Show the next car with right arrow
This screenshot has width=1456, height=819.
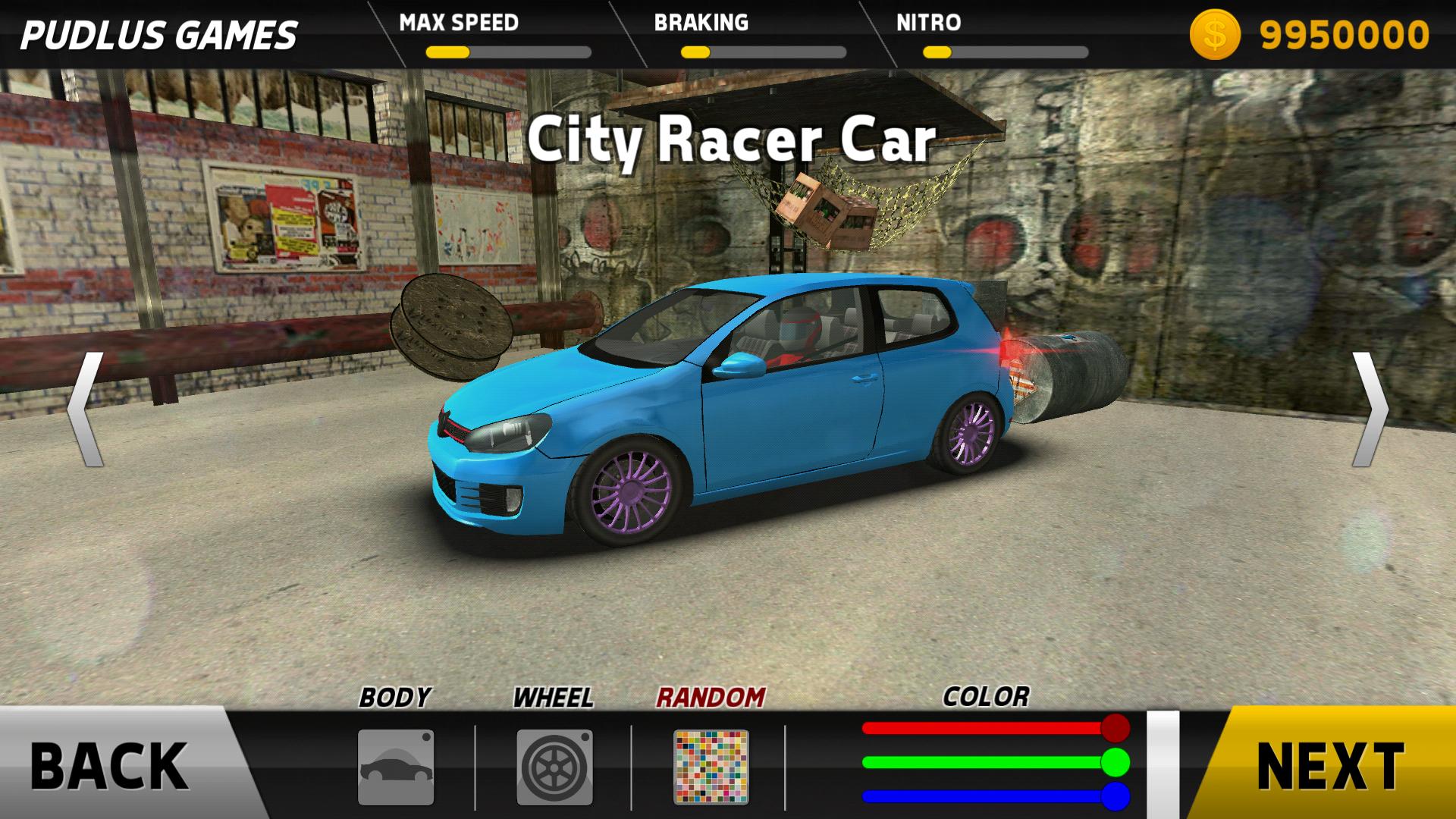pyautogui.click(x=1370, y=409)
